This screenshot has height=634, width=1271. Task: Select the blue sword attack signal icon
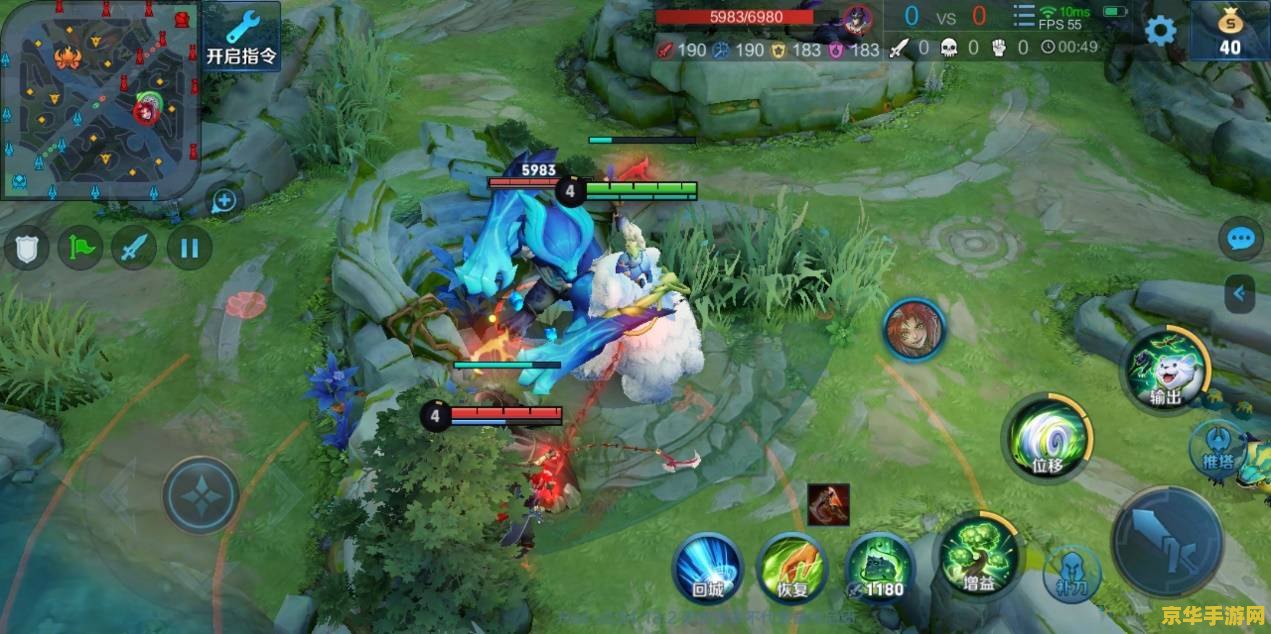(134, 248)
